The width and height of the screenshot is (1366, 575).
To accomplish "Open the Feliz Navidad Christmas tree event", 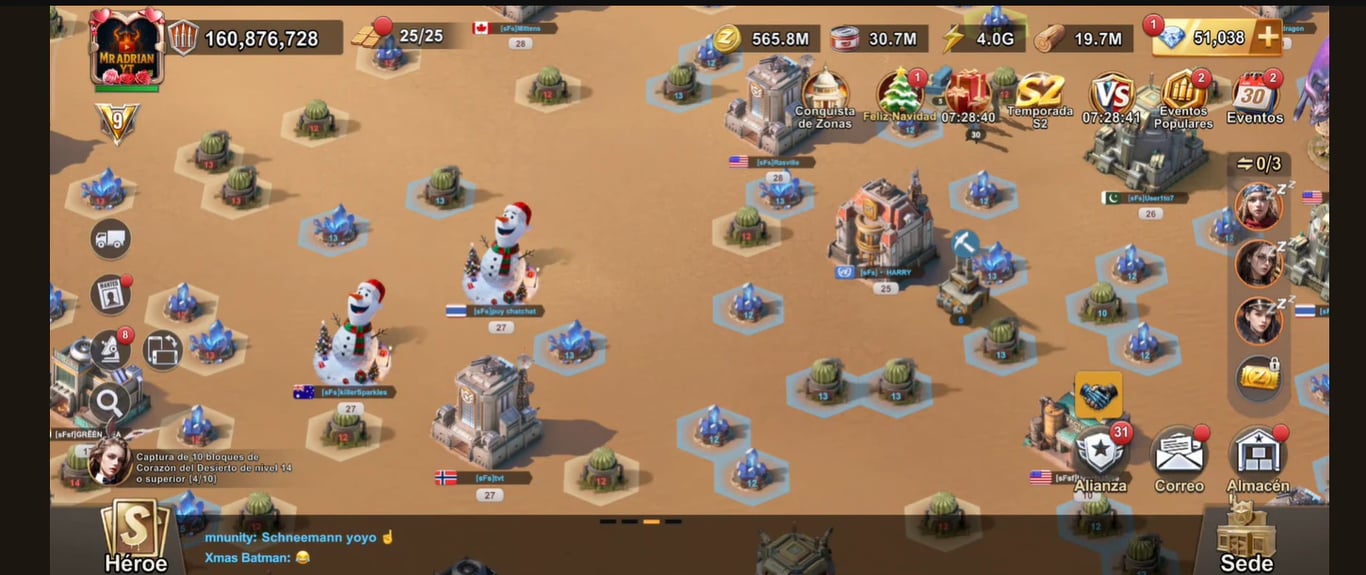I will 899,93.
